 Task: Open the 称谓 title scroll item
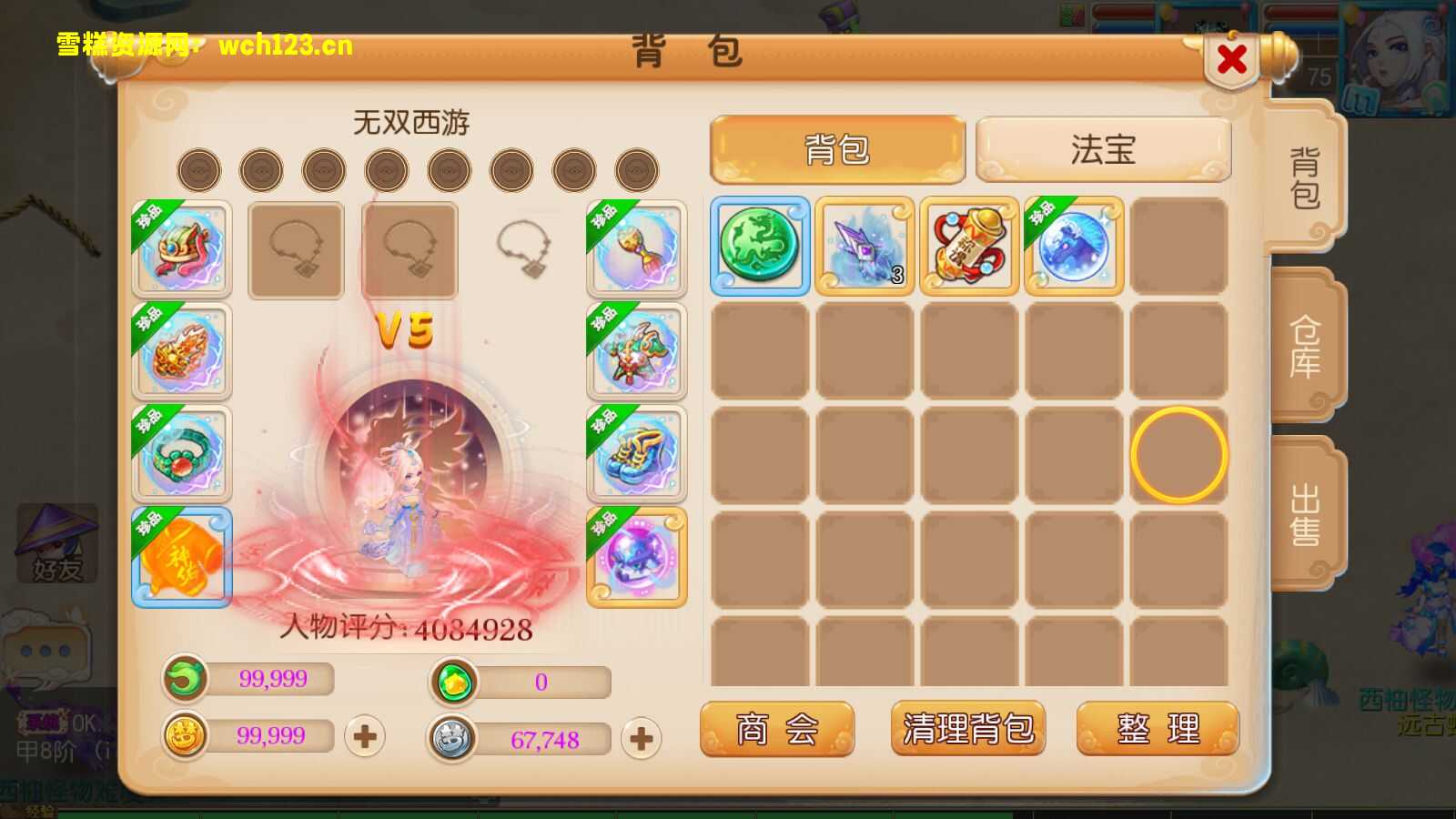click(969, 247)
